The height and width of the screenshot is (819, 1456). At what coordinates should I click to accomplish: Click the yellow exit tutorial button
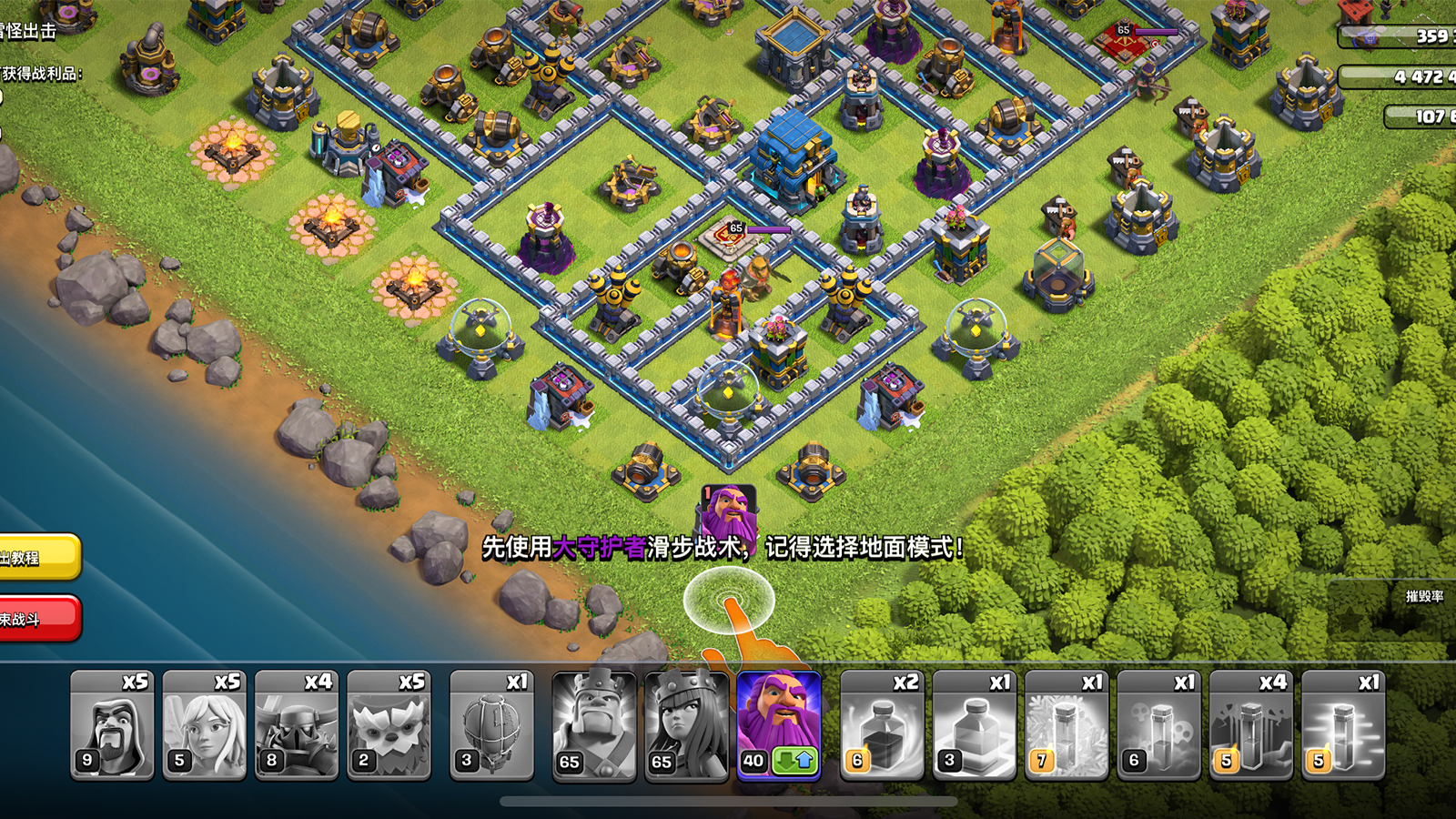pos(36,557)
